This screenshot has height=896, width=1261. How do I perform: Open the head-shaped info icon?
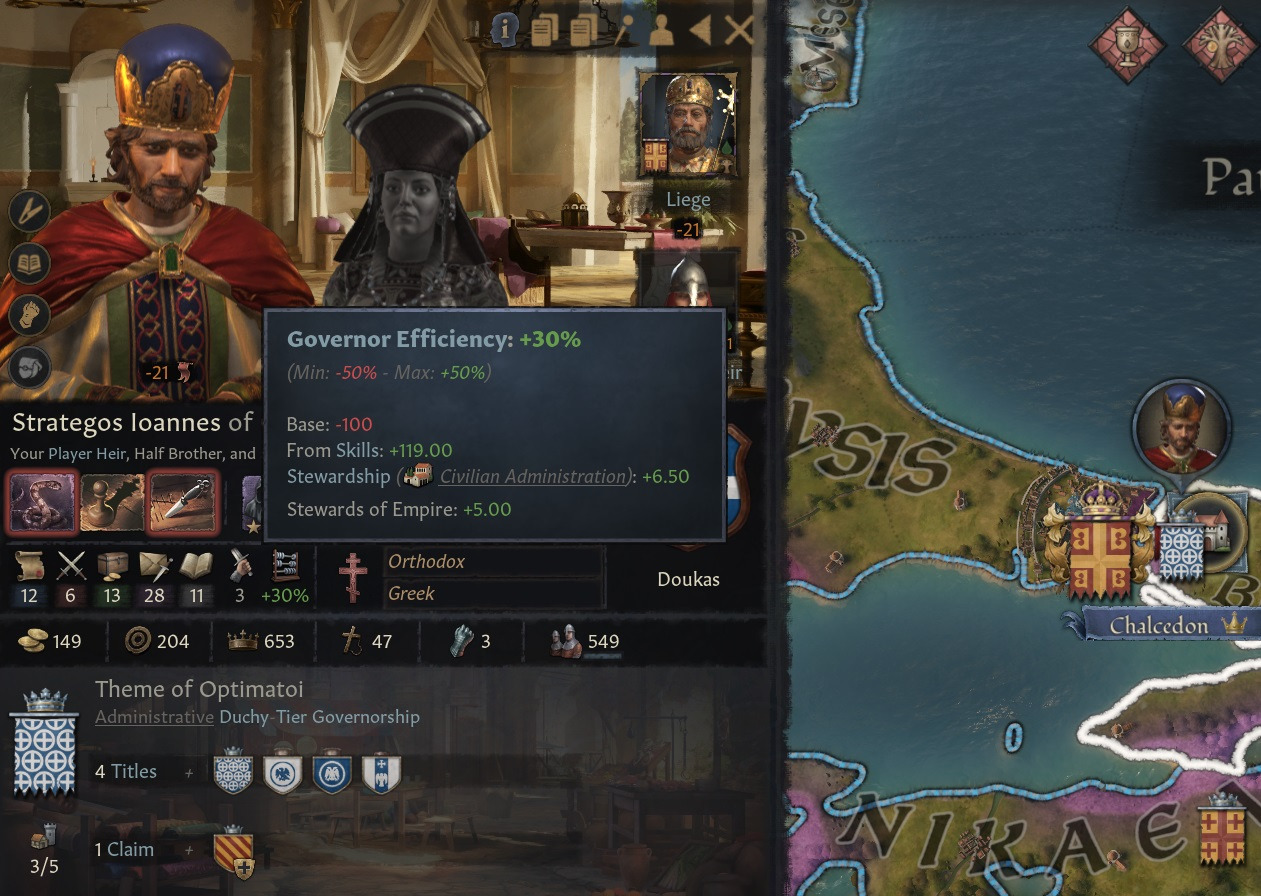tap(506, 31)
